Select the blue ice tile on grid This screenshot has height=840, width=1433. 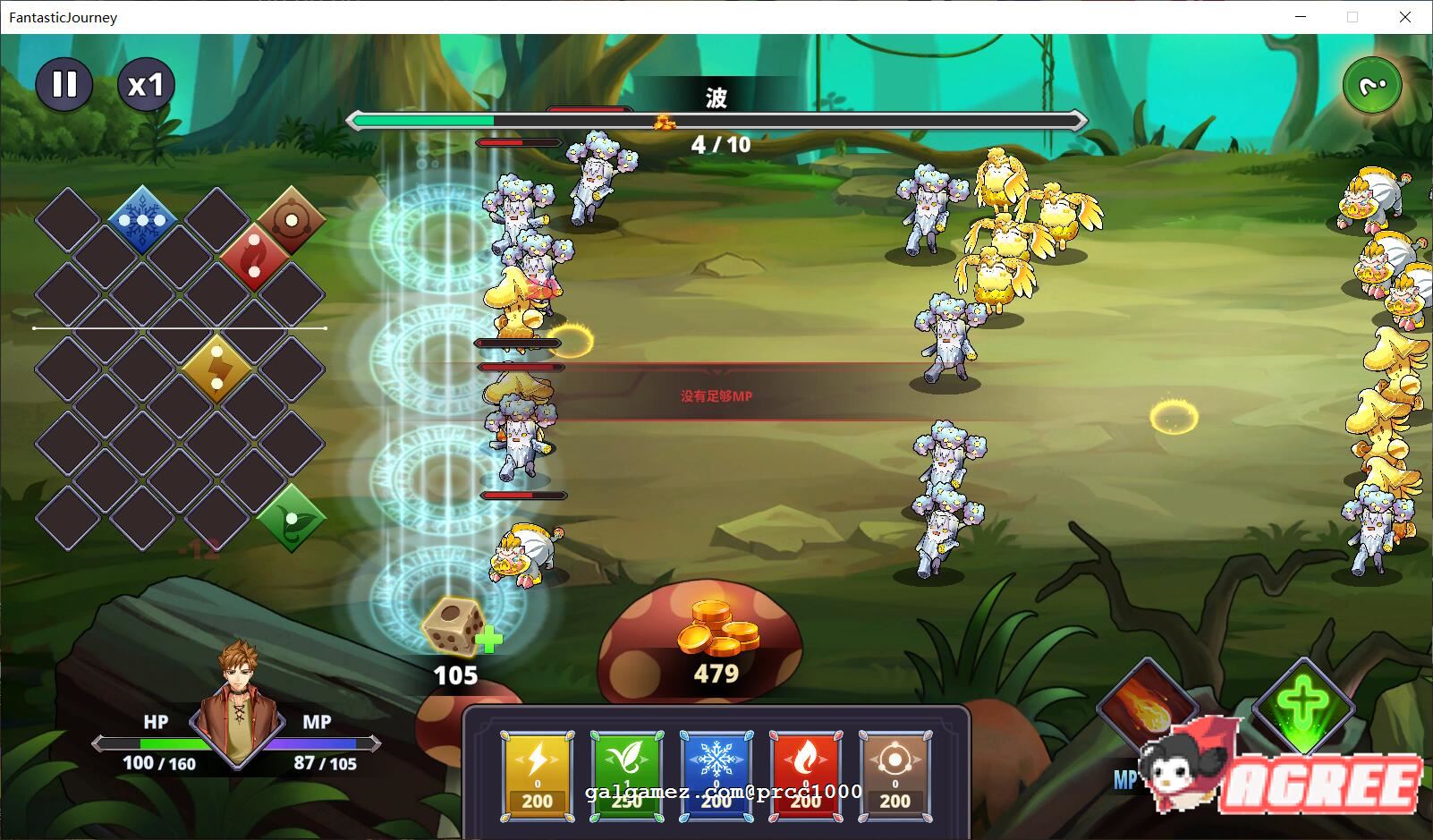(x=143, y=218)
